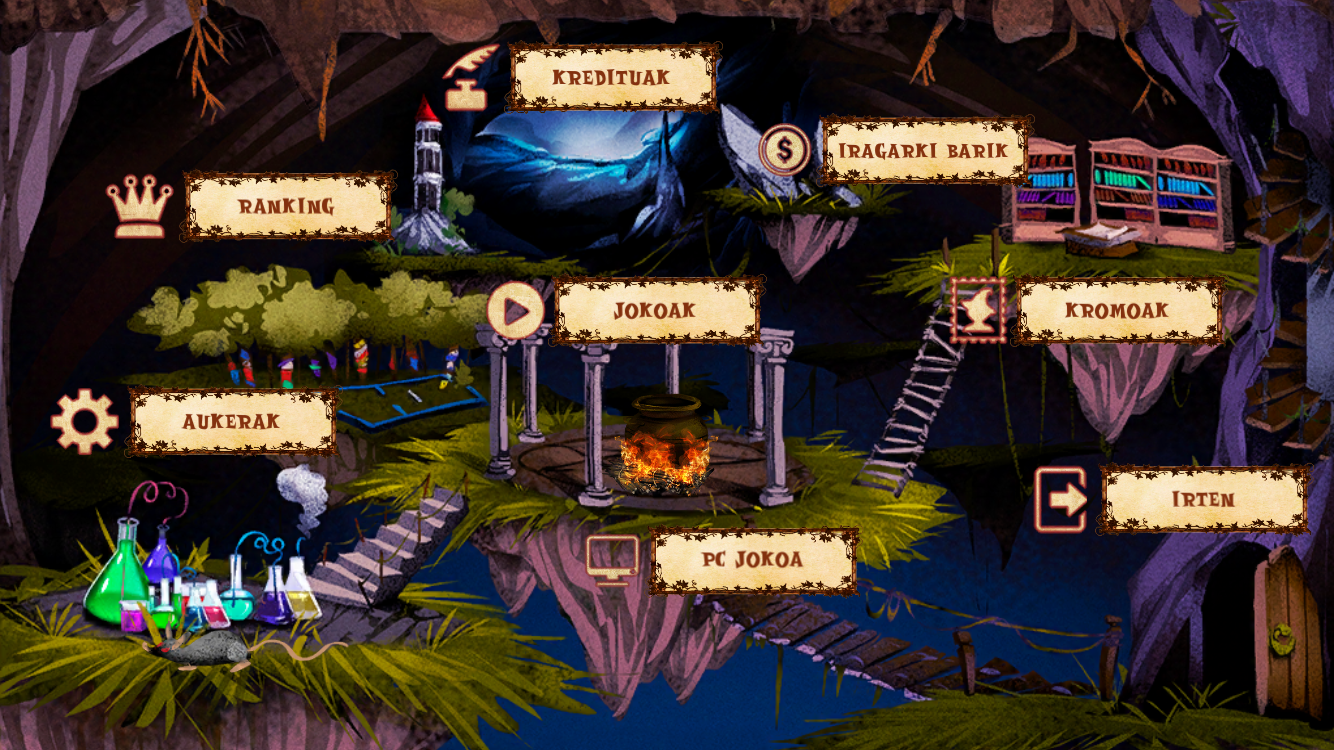Image resolution: width=1334 pixels, height=750 pixels.
Task: Hit the round play arrow icon
Action: 516,311
